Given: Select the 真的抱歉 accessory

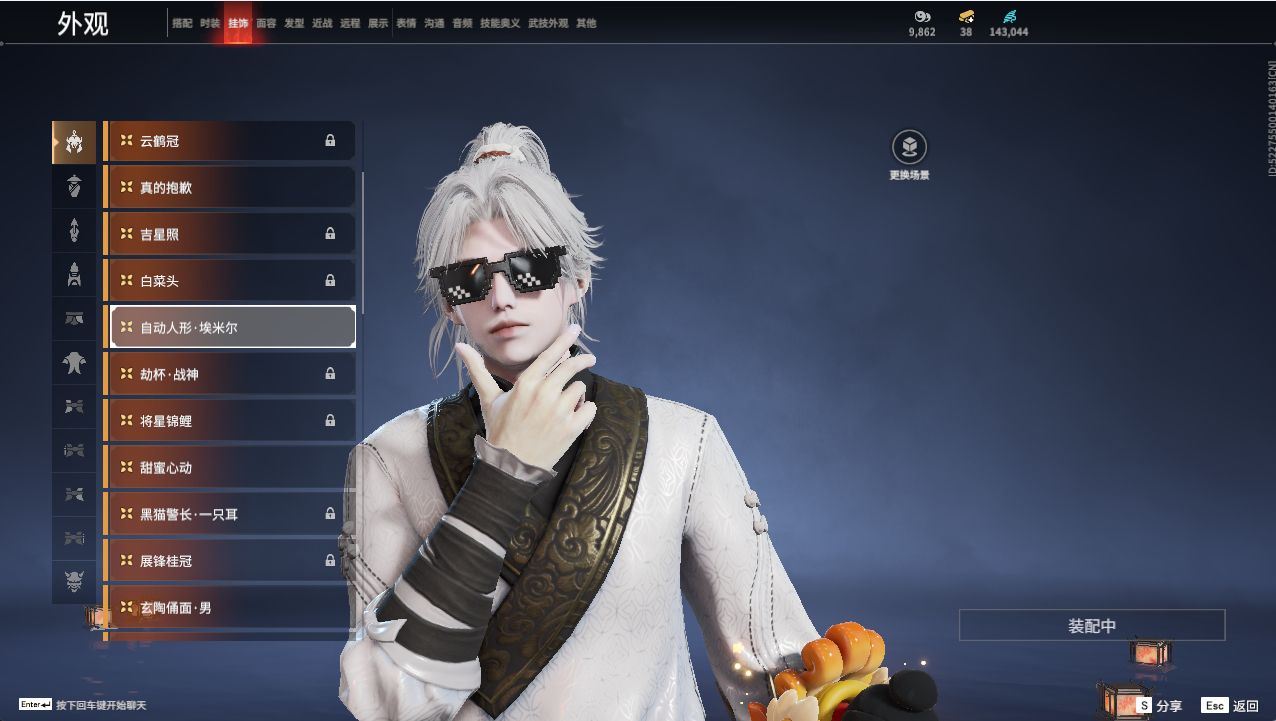Looking at the screenshot, I should pyautogui.click(x=230, y=188).
